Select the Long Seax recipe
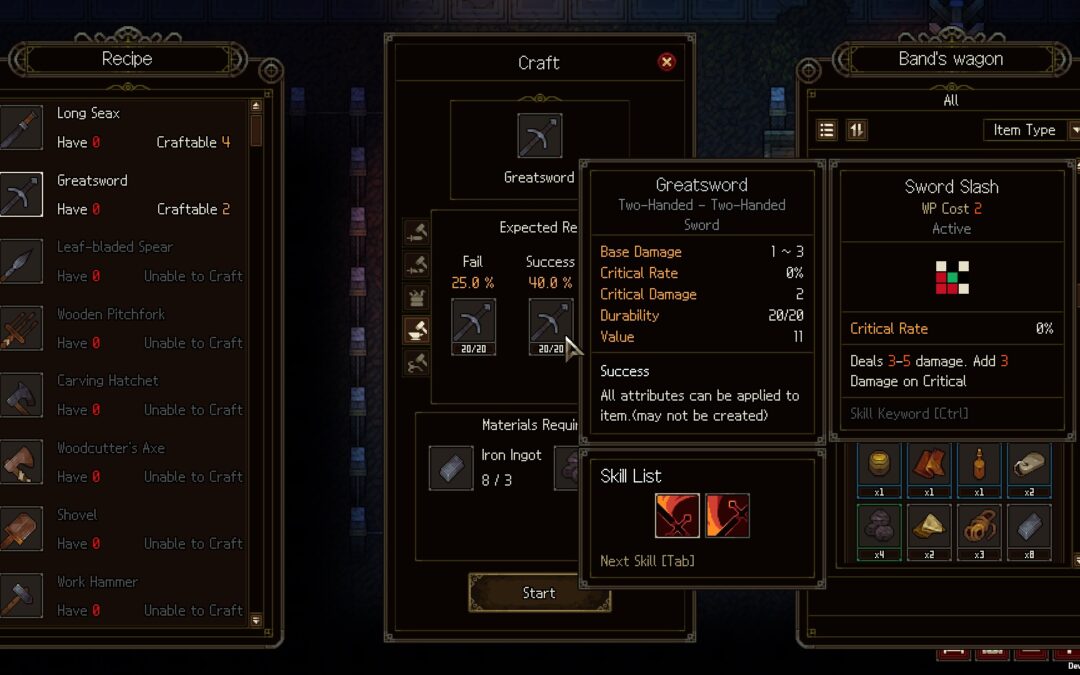Screen dimensions: 1080x675 [x=125, y=128]
